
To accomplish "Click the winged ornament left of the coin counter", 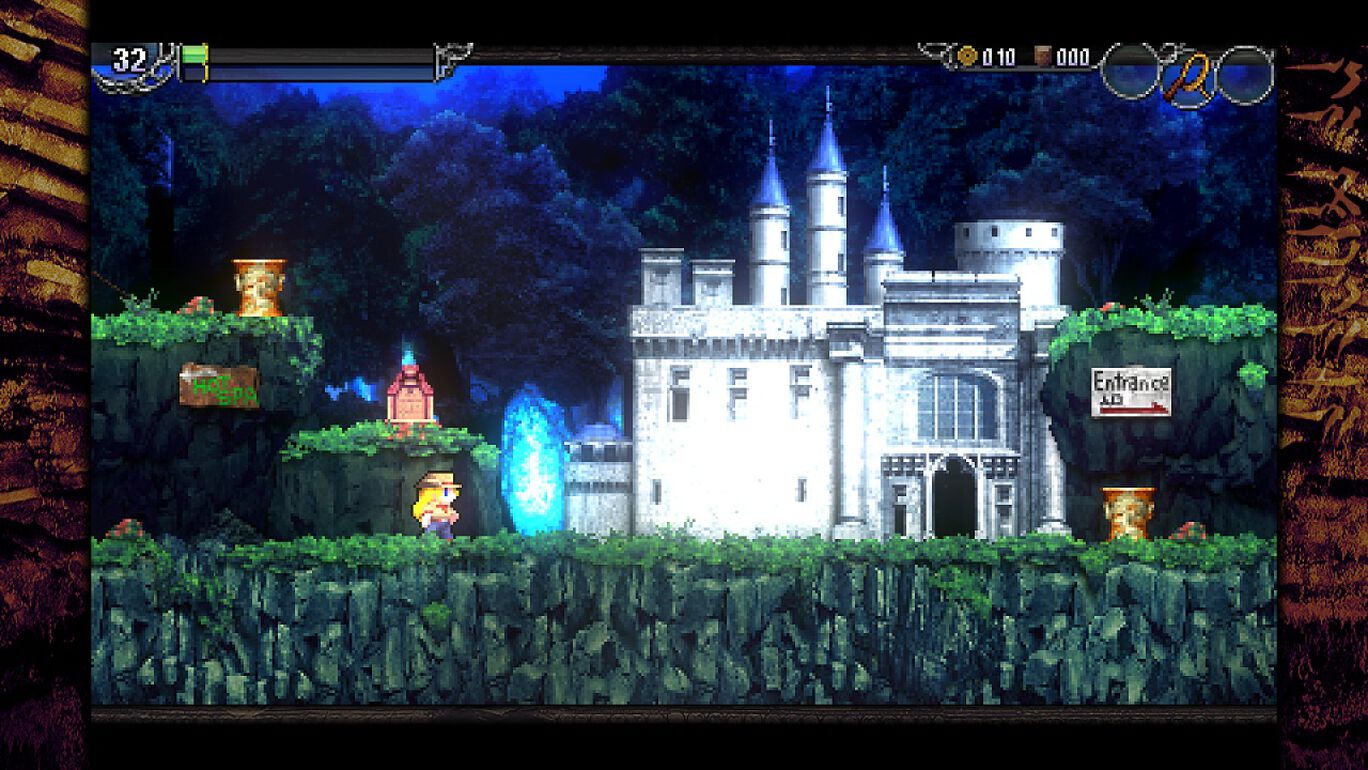I will click(935, 50).
